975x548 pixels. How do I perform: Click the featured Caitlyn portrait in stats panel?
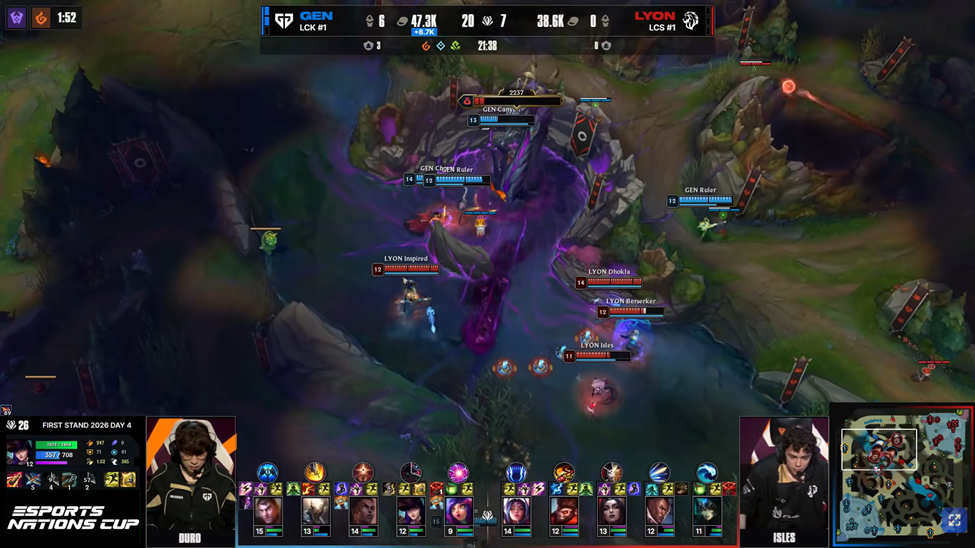pyautogui.click(x=19, y=454)
